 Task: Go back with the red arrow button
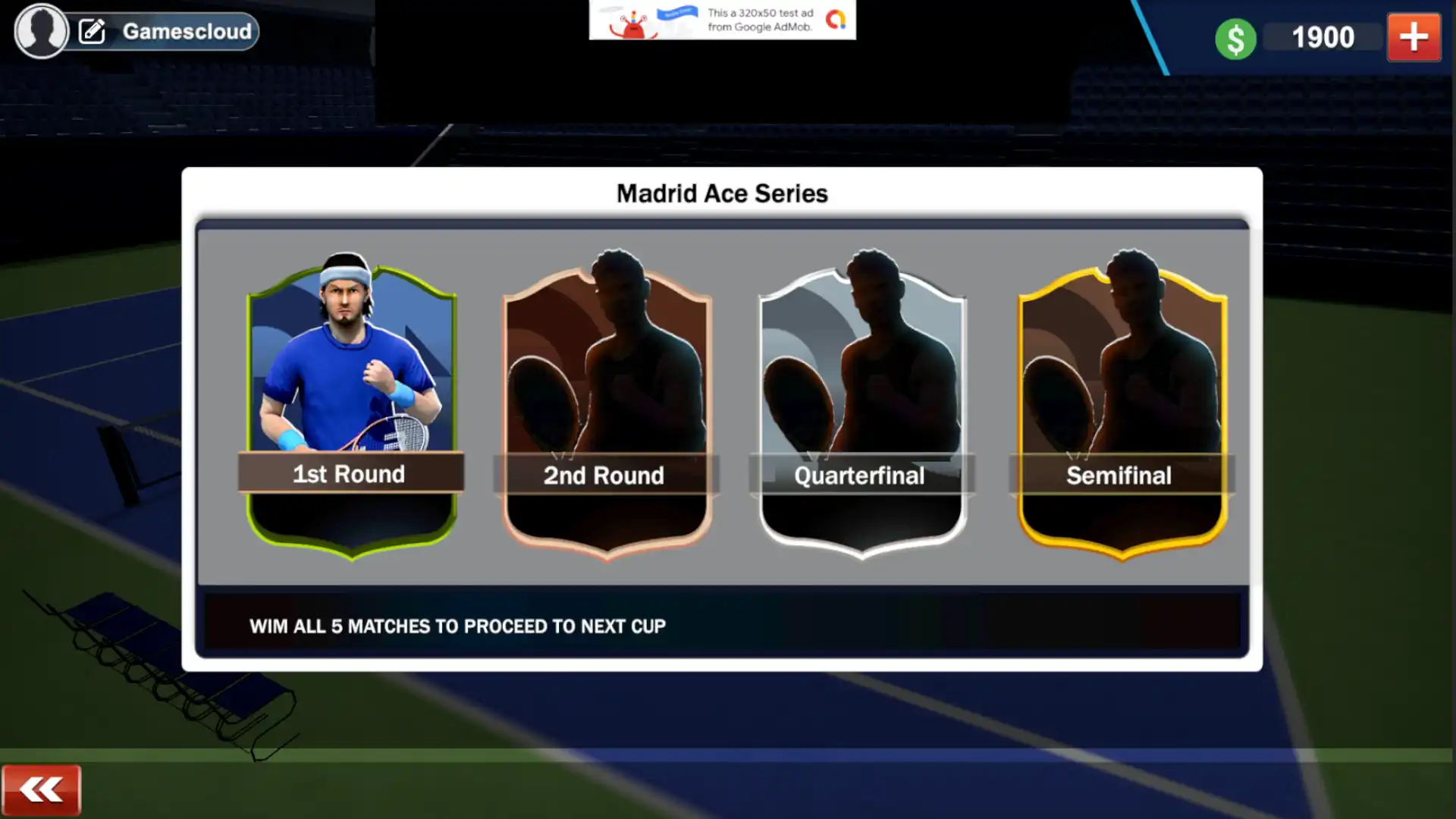41,790
